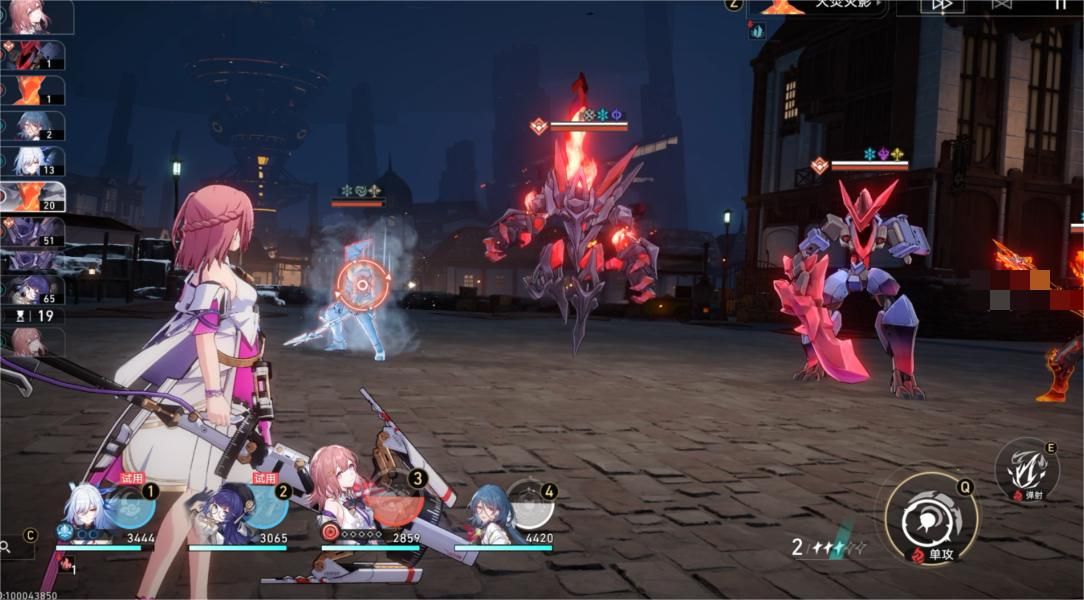
Task: Use the 单攻 basic attack button
Action: click(x=931, y=518)
